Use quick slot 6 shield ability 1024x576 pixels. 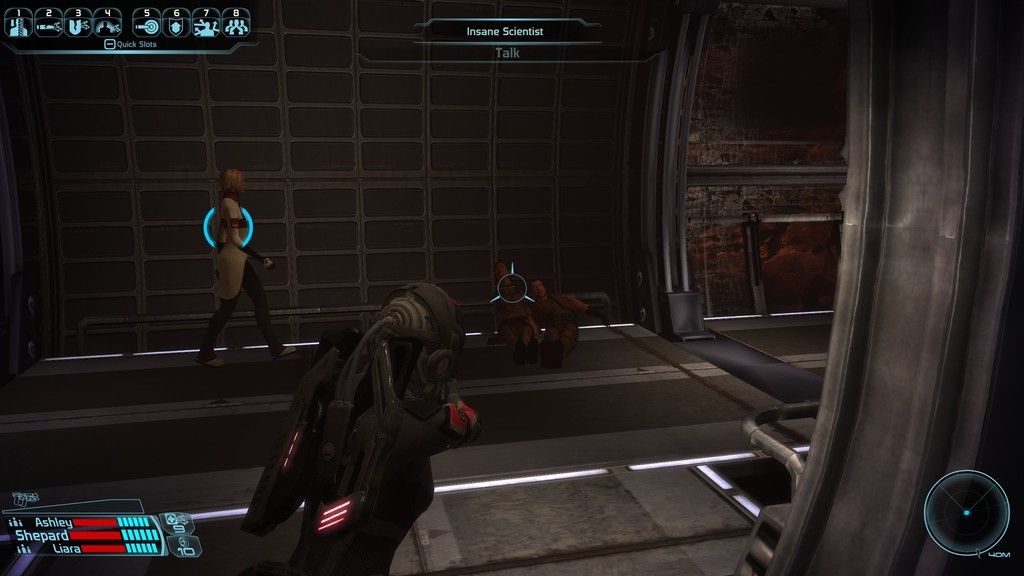tap(177, 23)
